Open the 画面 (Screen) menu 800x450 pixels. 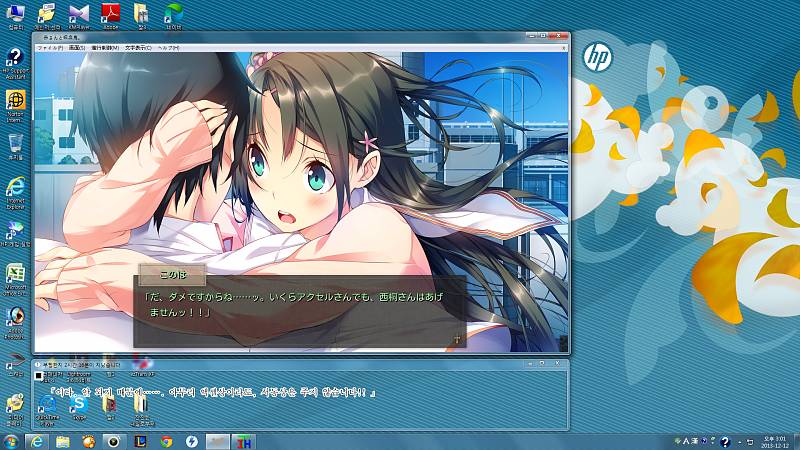[76, 48]
